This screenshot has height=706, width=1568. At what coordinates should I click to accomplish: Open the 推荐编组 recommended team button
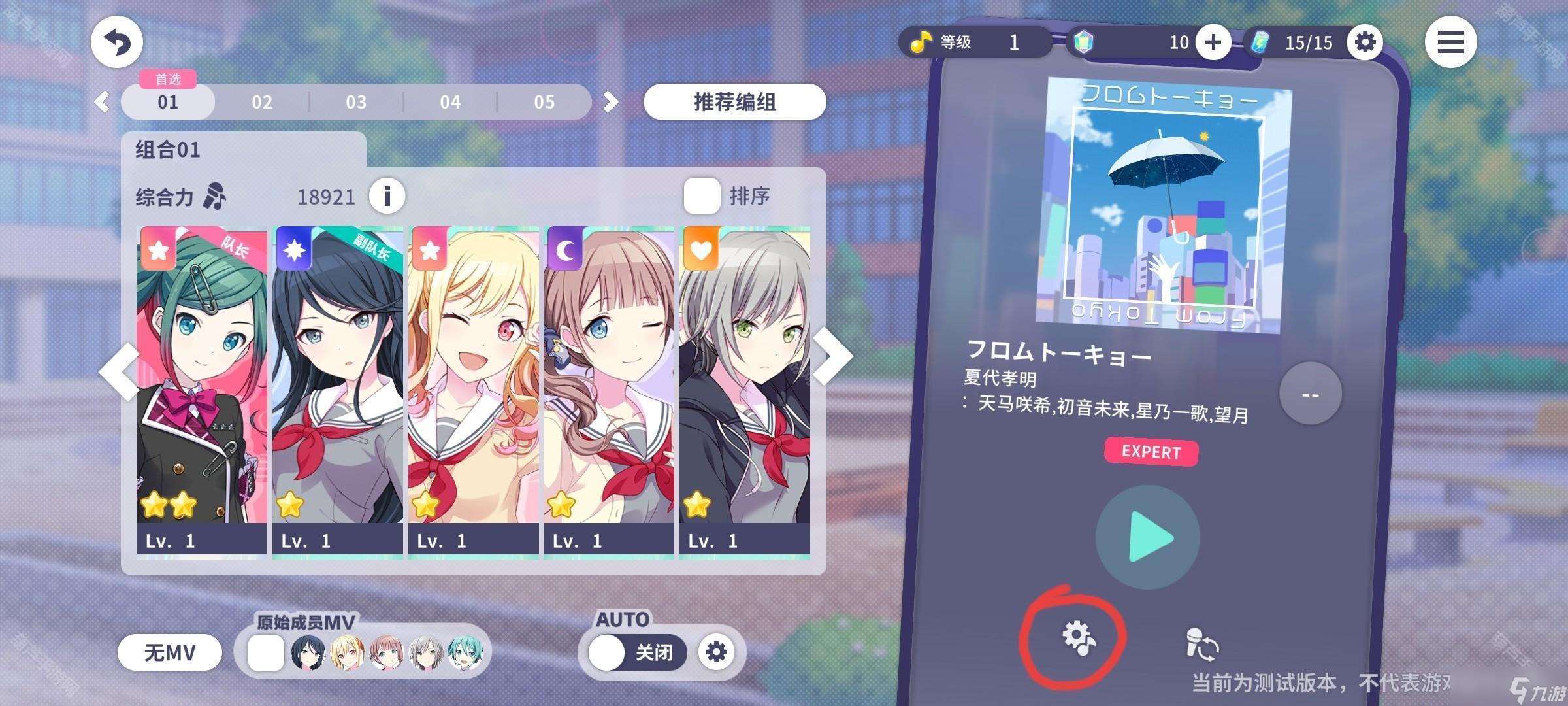(x=734, y=102)
